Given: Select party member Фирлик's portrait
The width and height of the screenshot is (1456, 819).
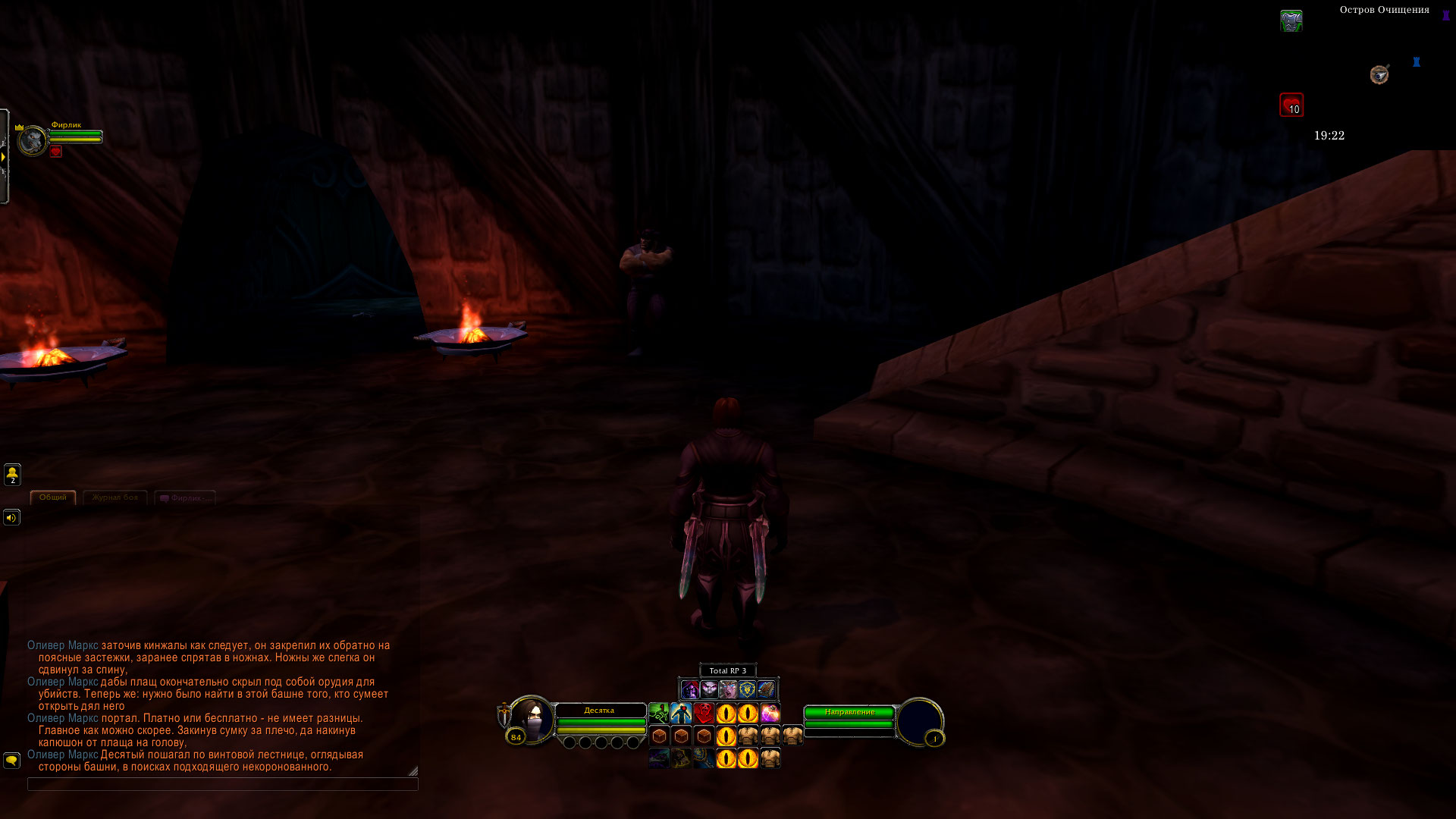Looking at the screenshot, I should (x=33, y=141).
